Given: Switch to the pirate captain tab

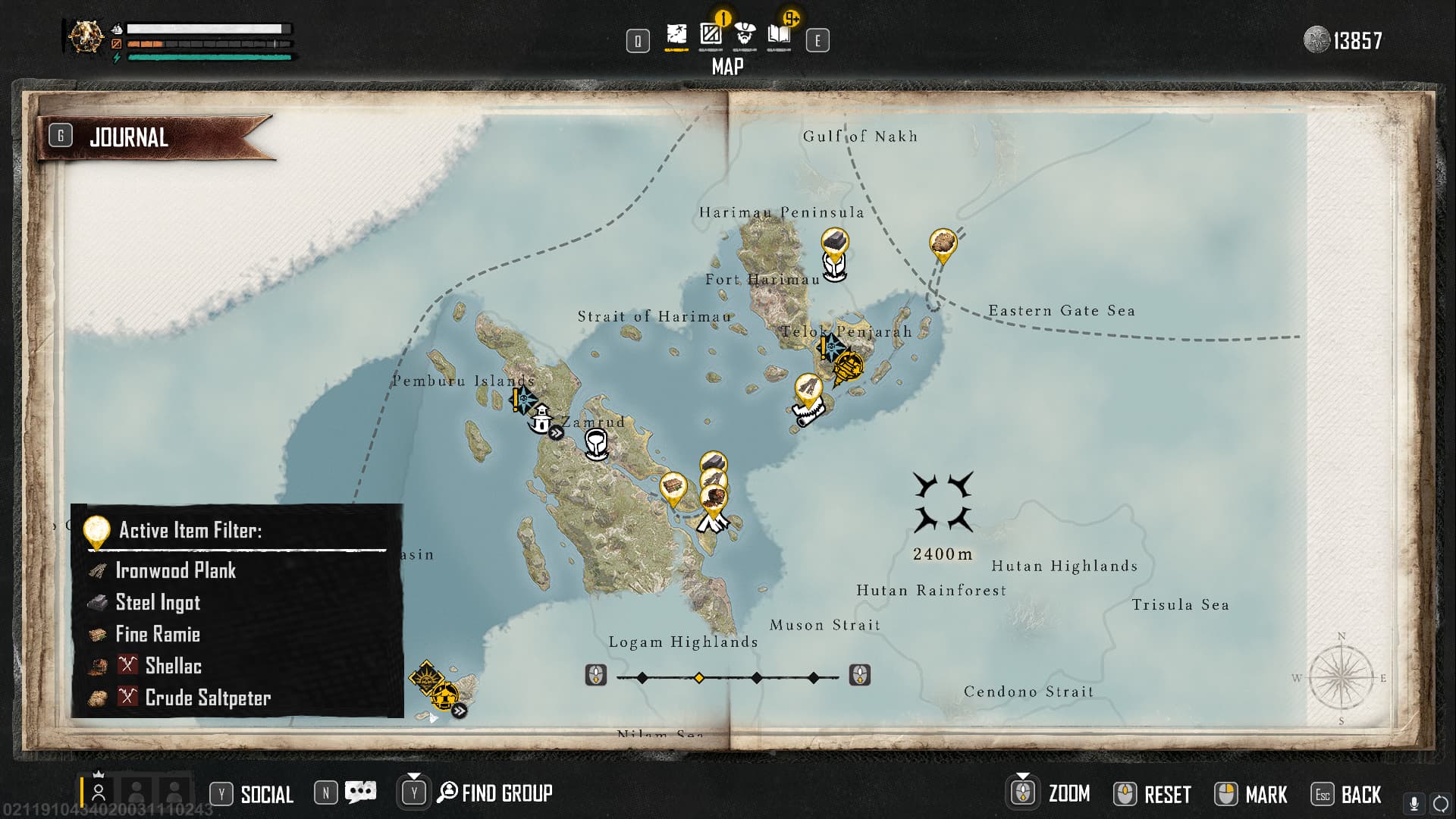Looking at the screenshot, I should coord(745,35).
